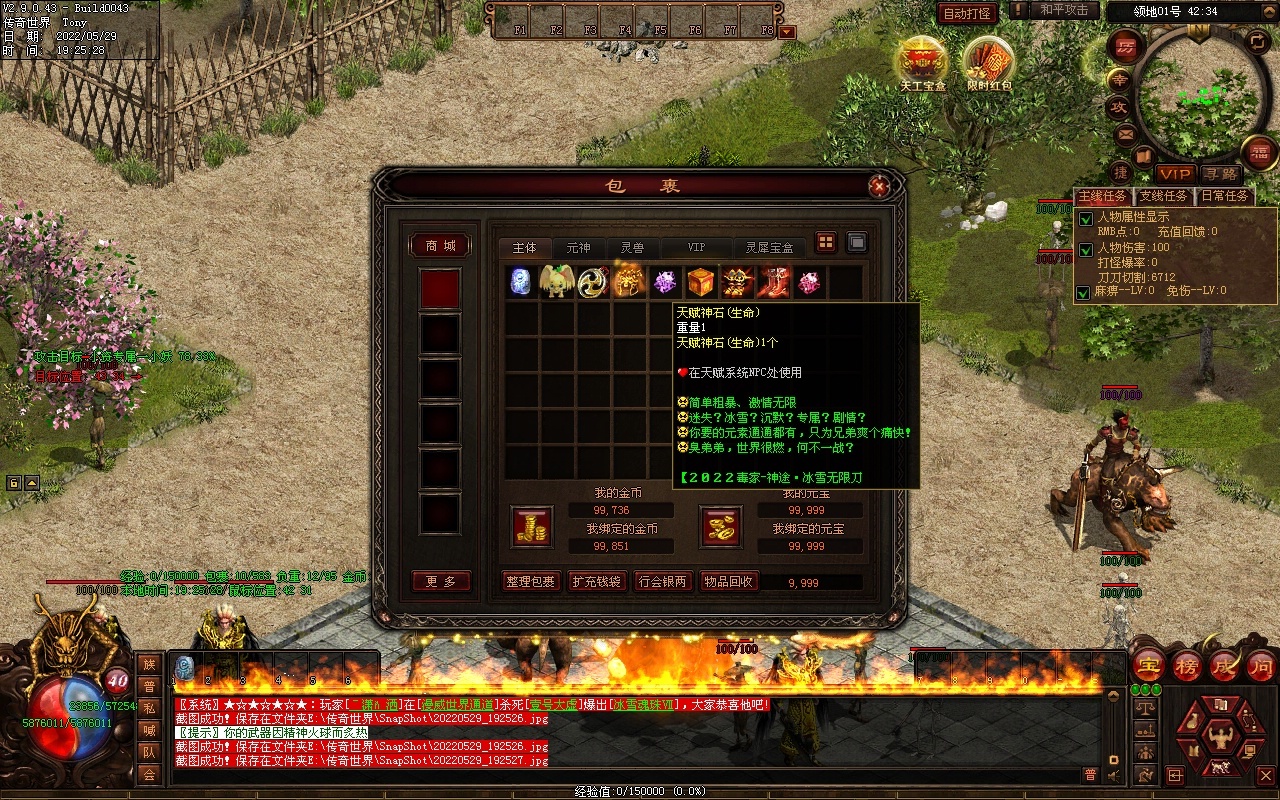Open the VIP panel below minimap
This screenshot has width=1280, height=800.
[x=1176, y=174]
